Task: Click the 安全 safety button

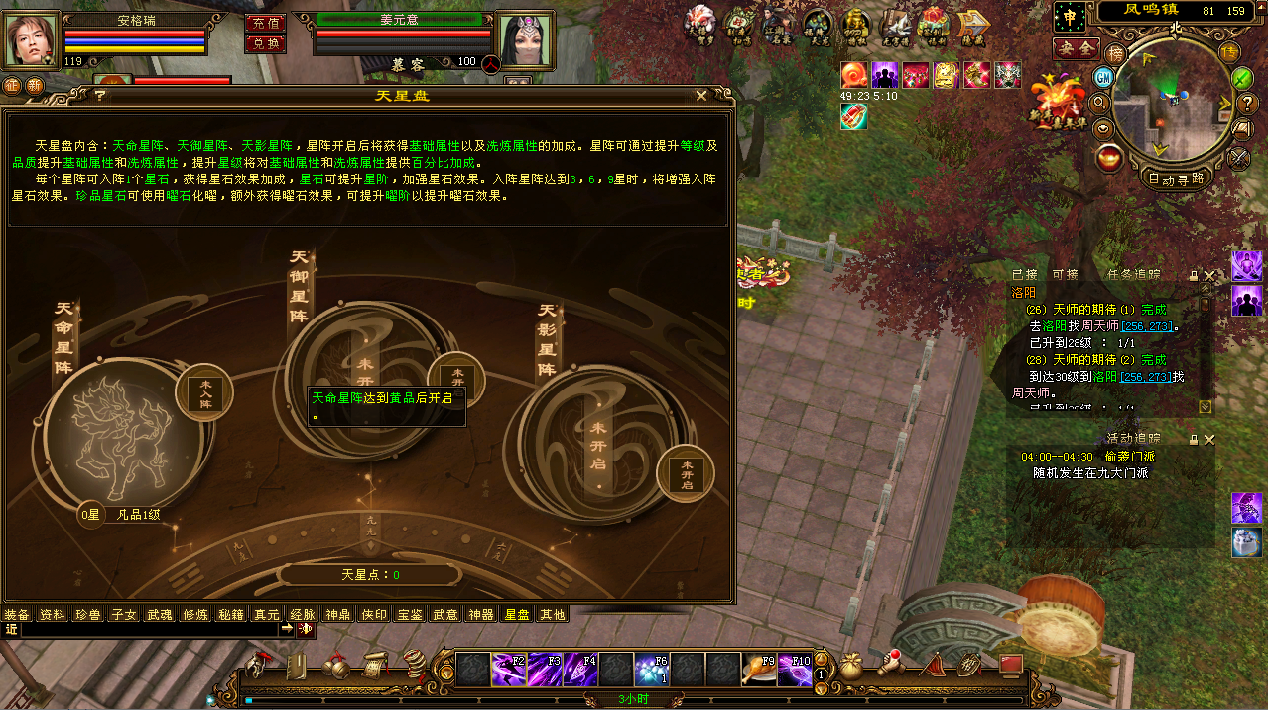Action: click(1076, 48)
